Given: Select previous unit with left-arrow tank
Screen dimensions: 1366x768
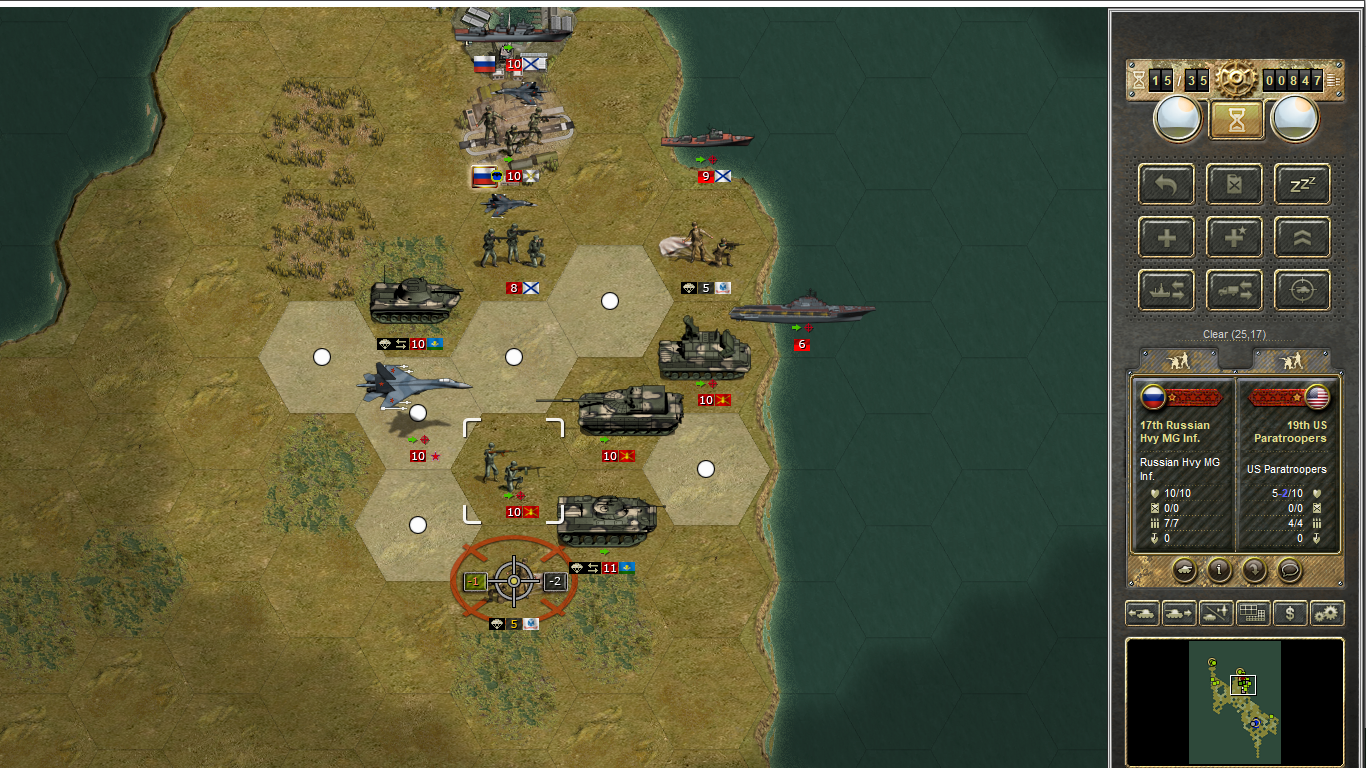Looking at the screenshot, I should coord(1141,613).
